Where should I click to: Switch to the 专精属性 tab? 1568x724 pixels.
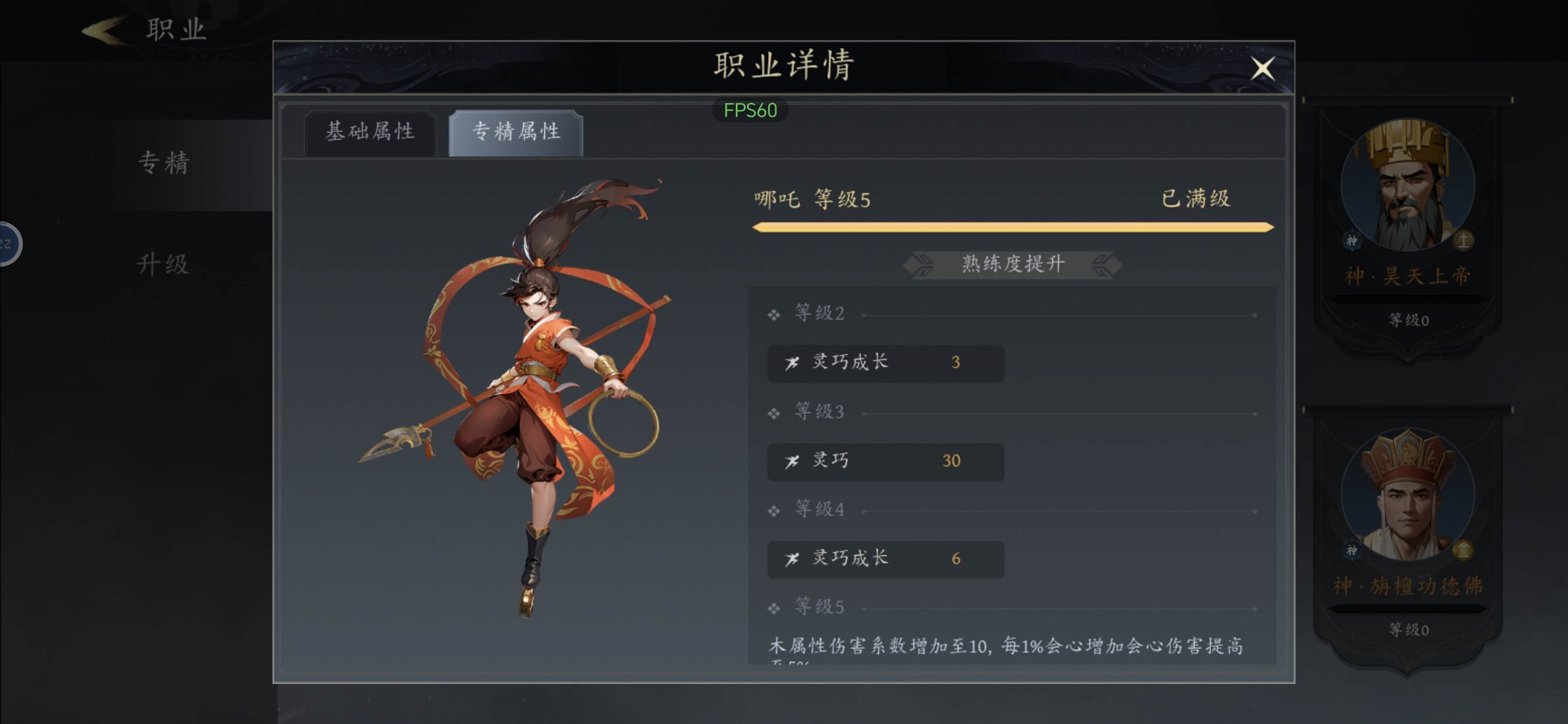514,132
